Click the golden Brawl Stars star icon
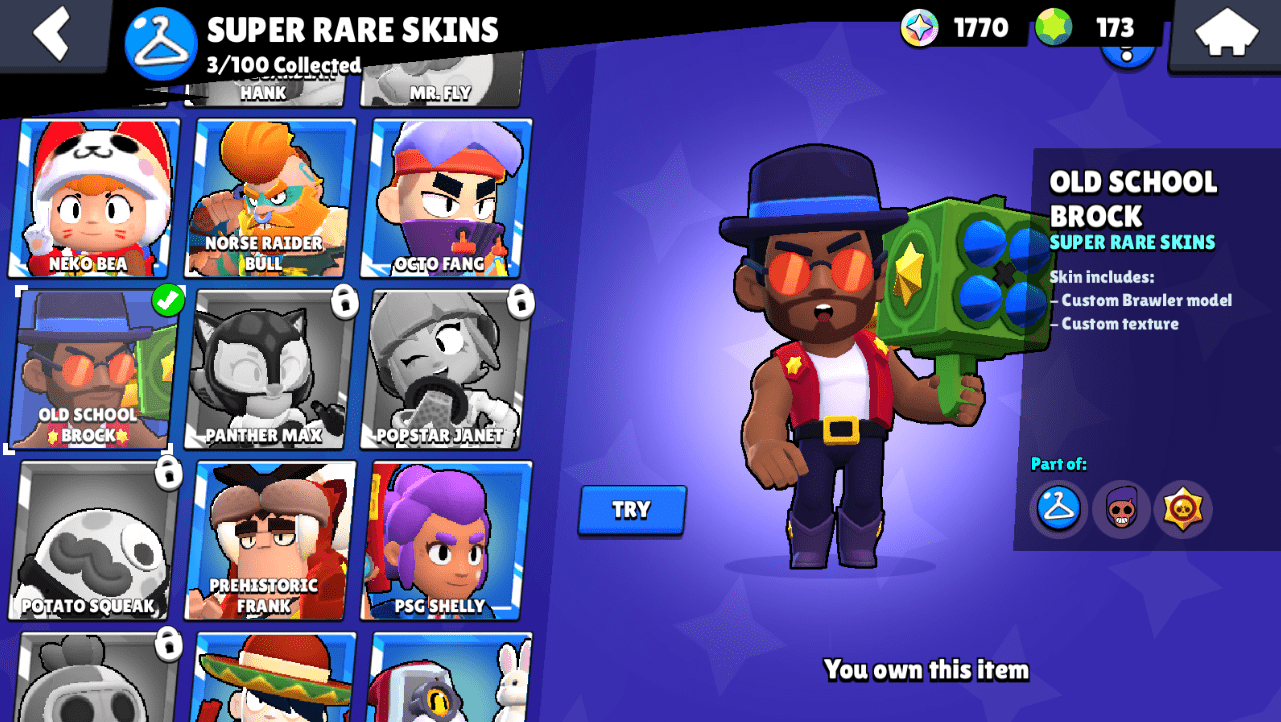Screen dimensions: 1281x722 point(1183,509)
